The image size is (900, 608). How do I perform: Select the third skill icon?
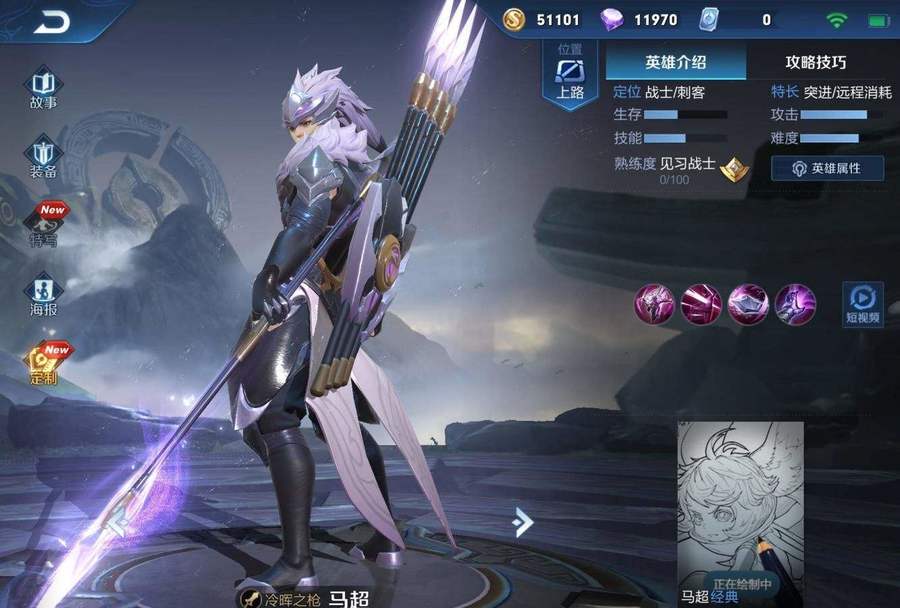click(748, 303)
